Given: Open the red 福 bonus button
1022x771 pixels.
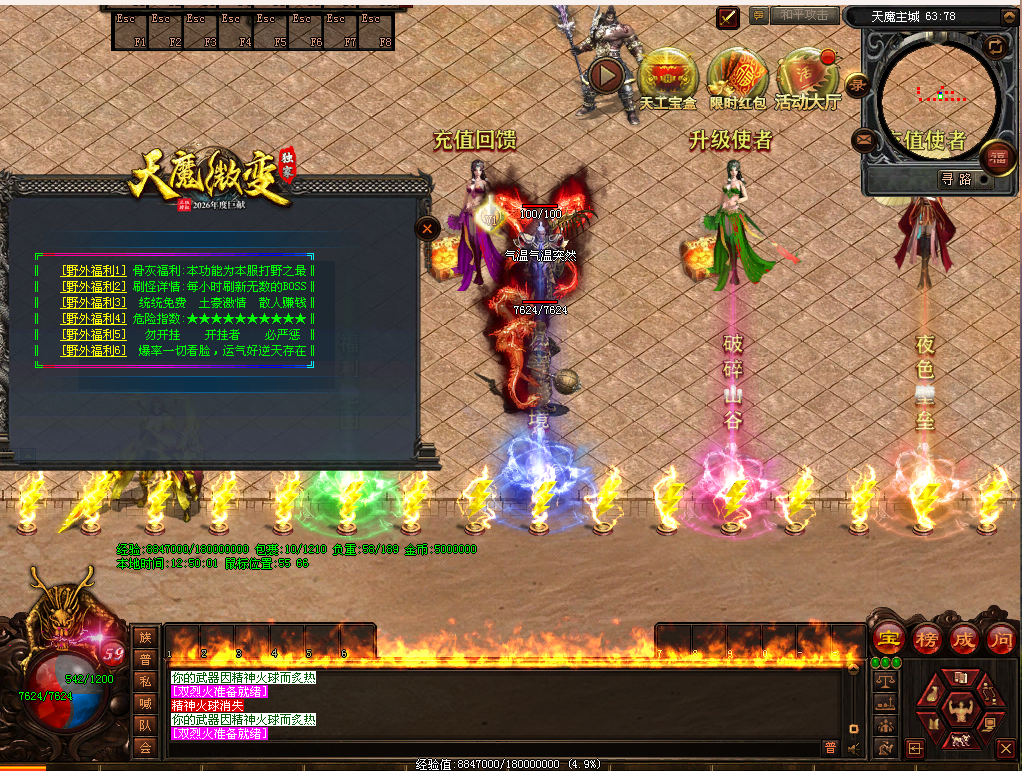Looking at the screenshot, I should [997, 157].
